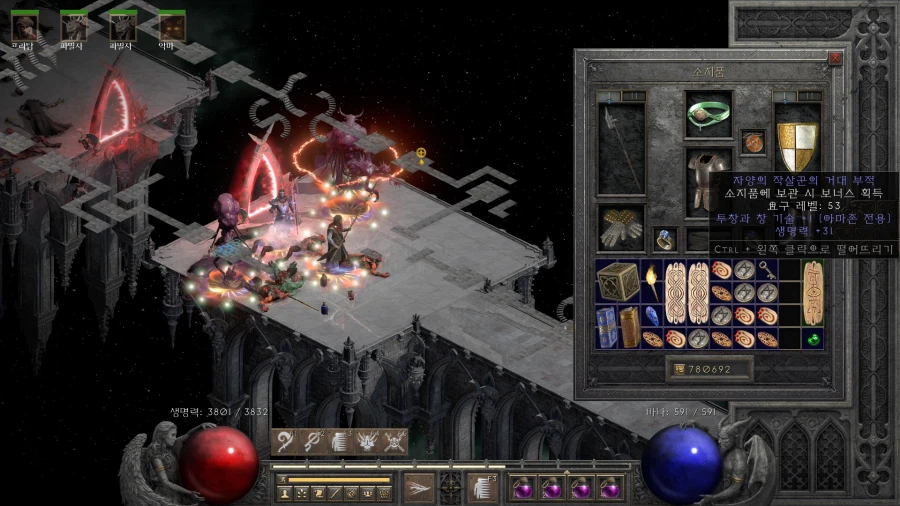This screenshot has width=900, height=506.
Task: Select the green gem in inventory
Action: [x=814, y=339]
